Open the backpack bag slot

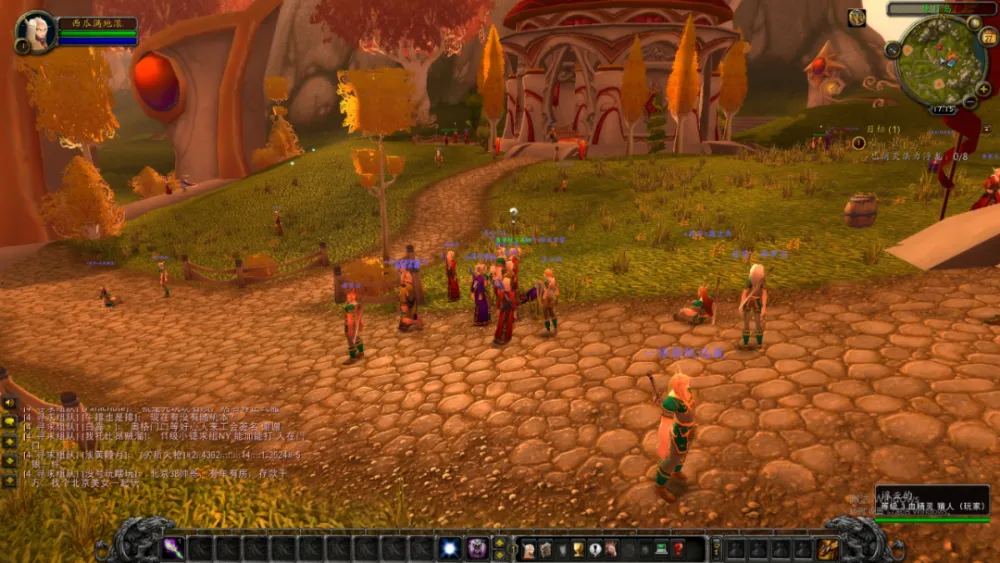(x=828, y=548)
